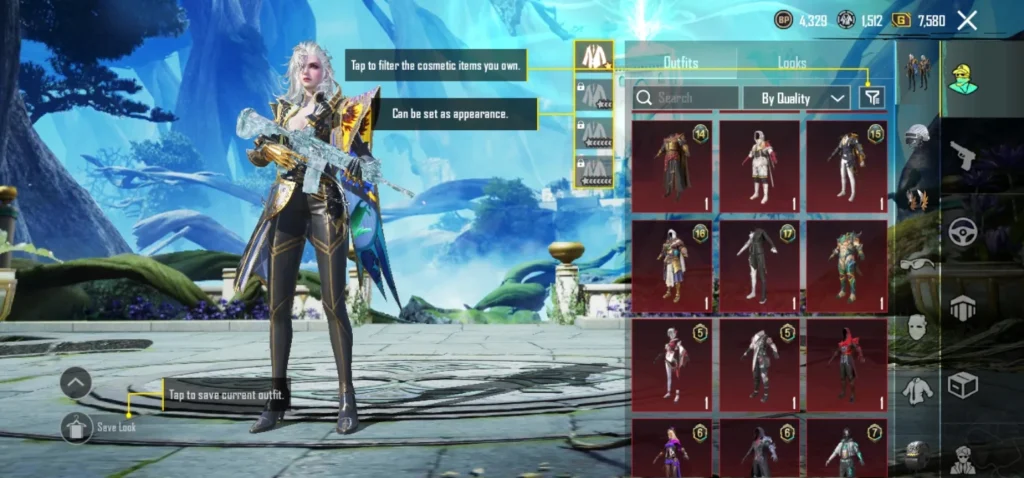Open the pistol weapon skins category
The height and width of the screenshot is (478, 1024).
[x=964, y=156]
